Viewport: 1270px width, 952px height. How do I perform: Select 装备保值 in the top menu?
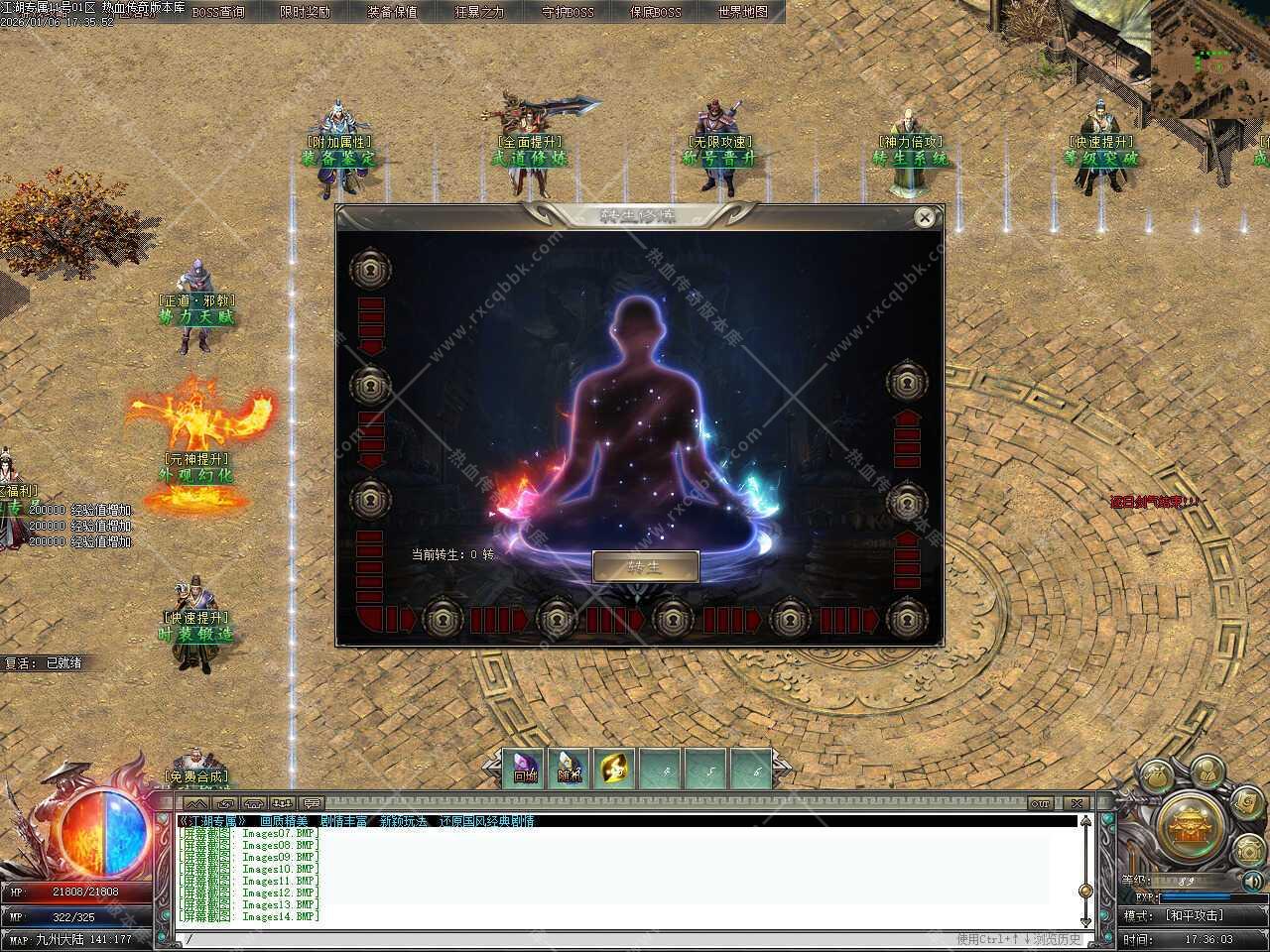tap(392, 12)
